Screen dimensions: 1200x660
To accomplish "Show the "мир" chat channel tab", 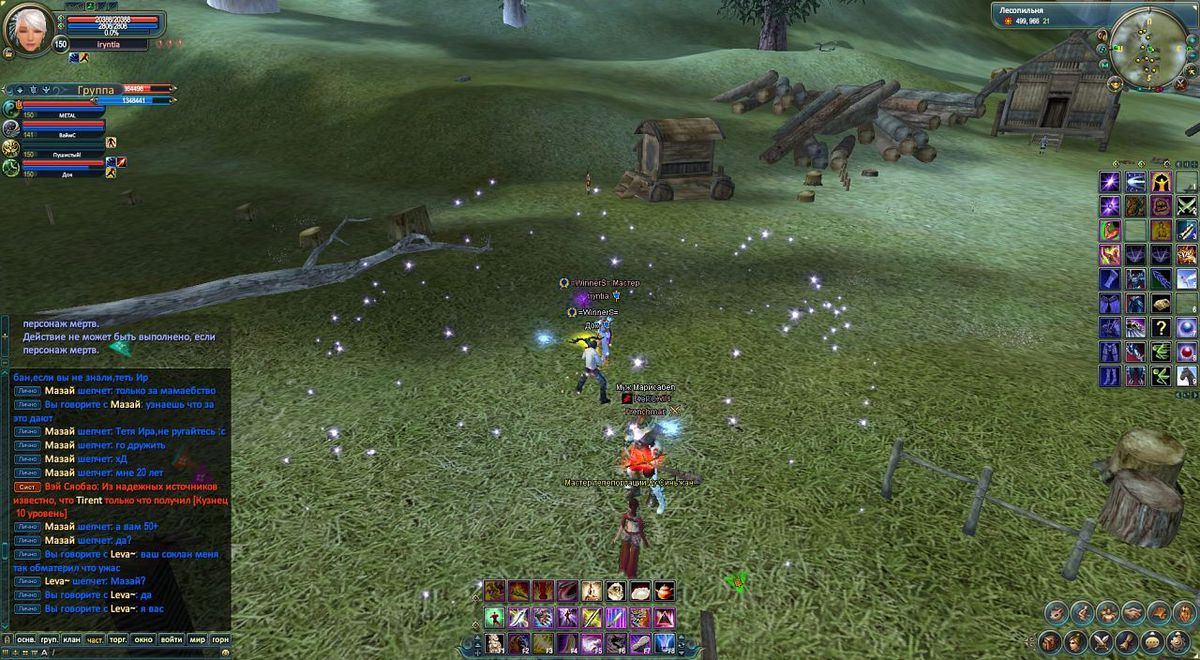I will point(197,638).
